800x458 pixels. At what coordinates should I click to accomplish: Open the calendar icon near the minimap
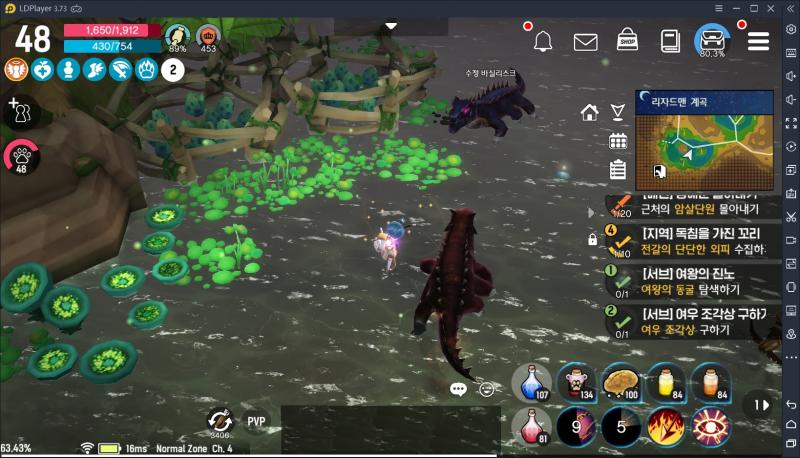tap(618, 141)
